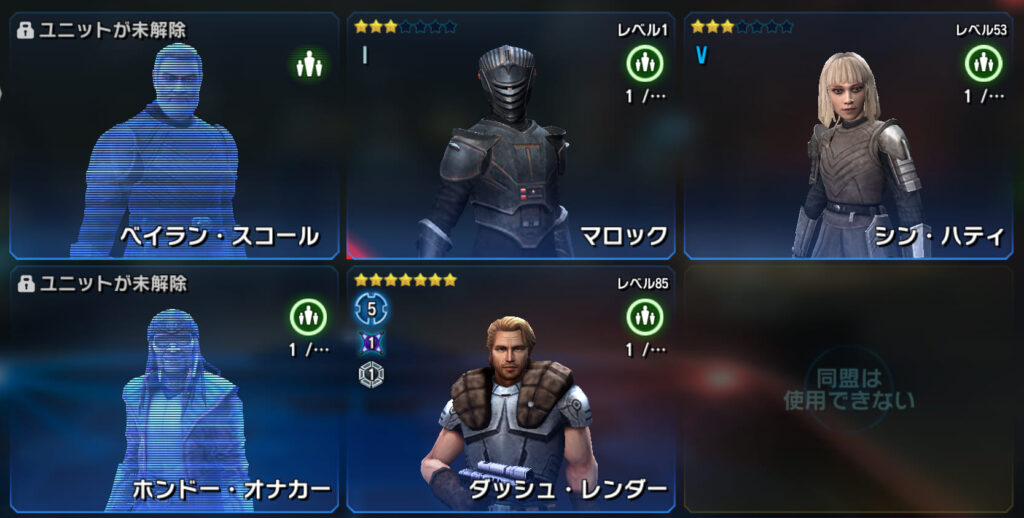Click the purple number 1 mod badge
Image resolution: width=1024 pixels, height=518 pixels.
371,343
